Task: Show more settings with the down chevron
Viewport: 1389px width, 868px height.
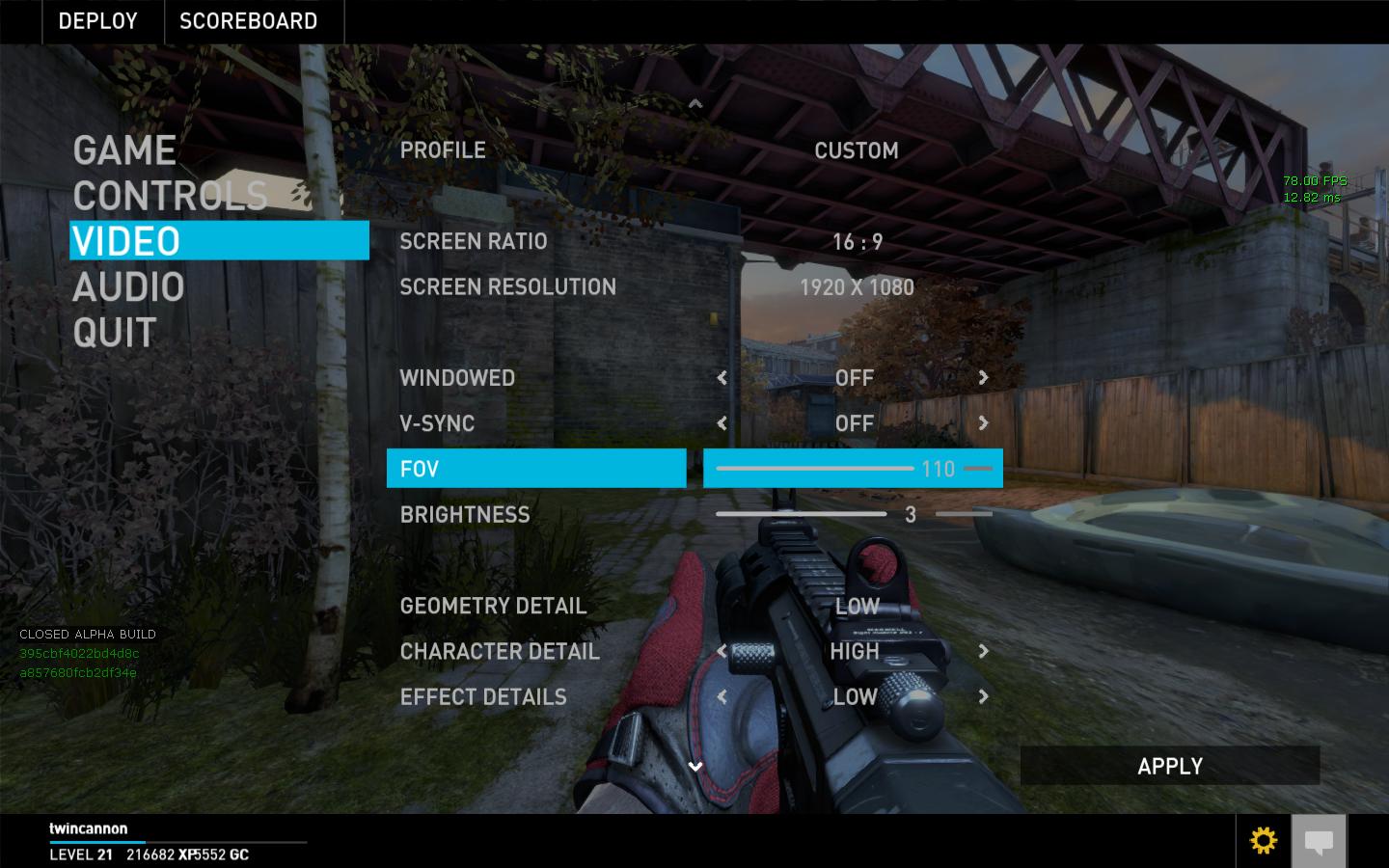Action: pos(694,767)
